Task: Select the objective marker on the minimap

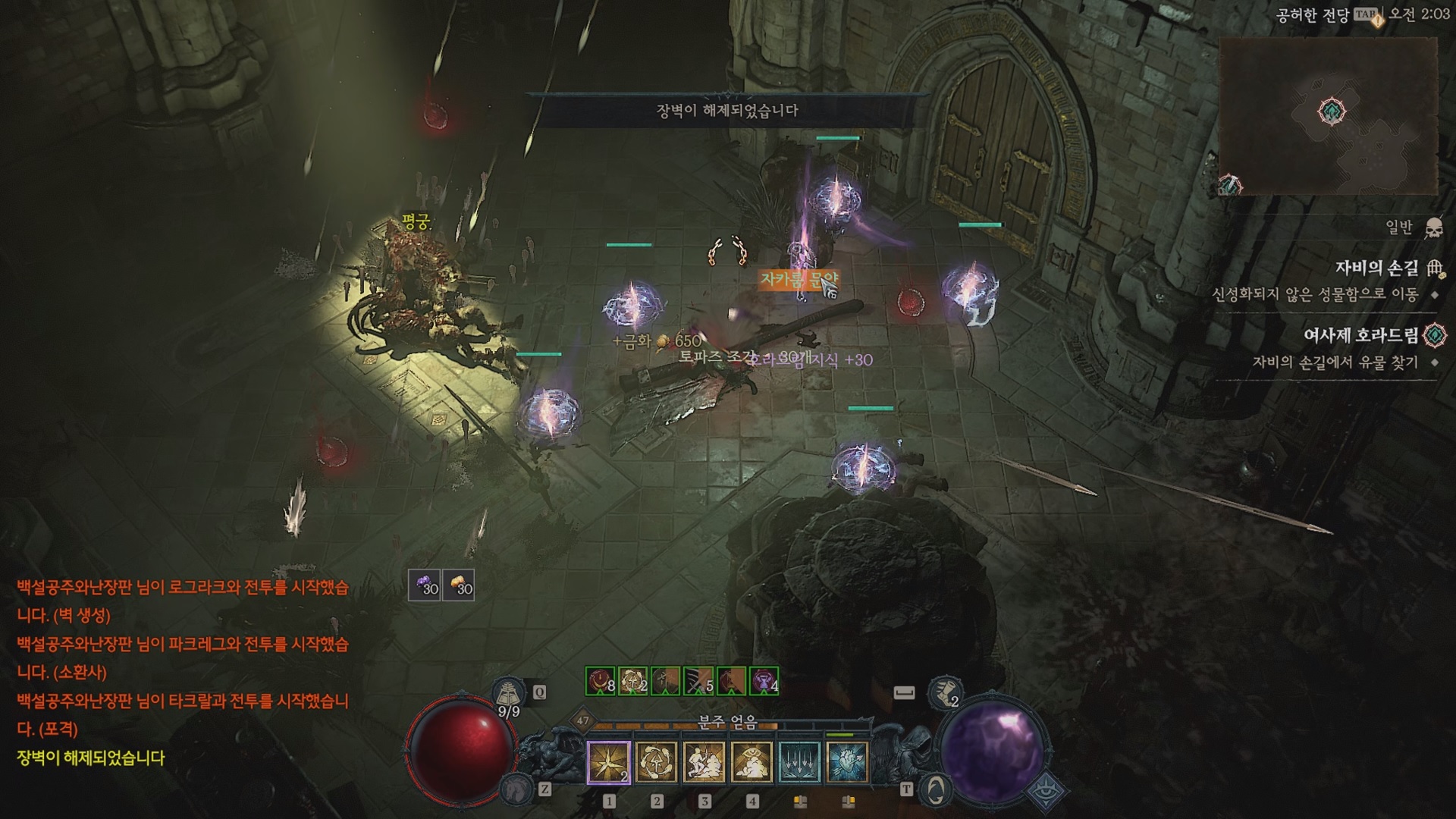Action: pos(1332,111)
